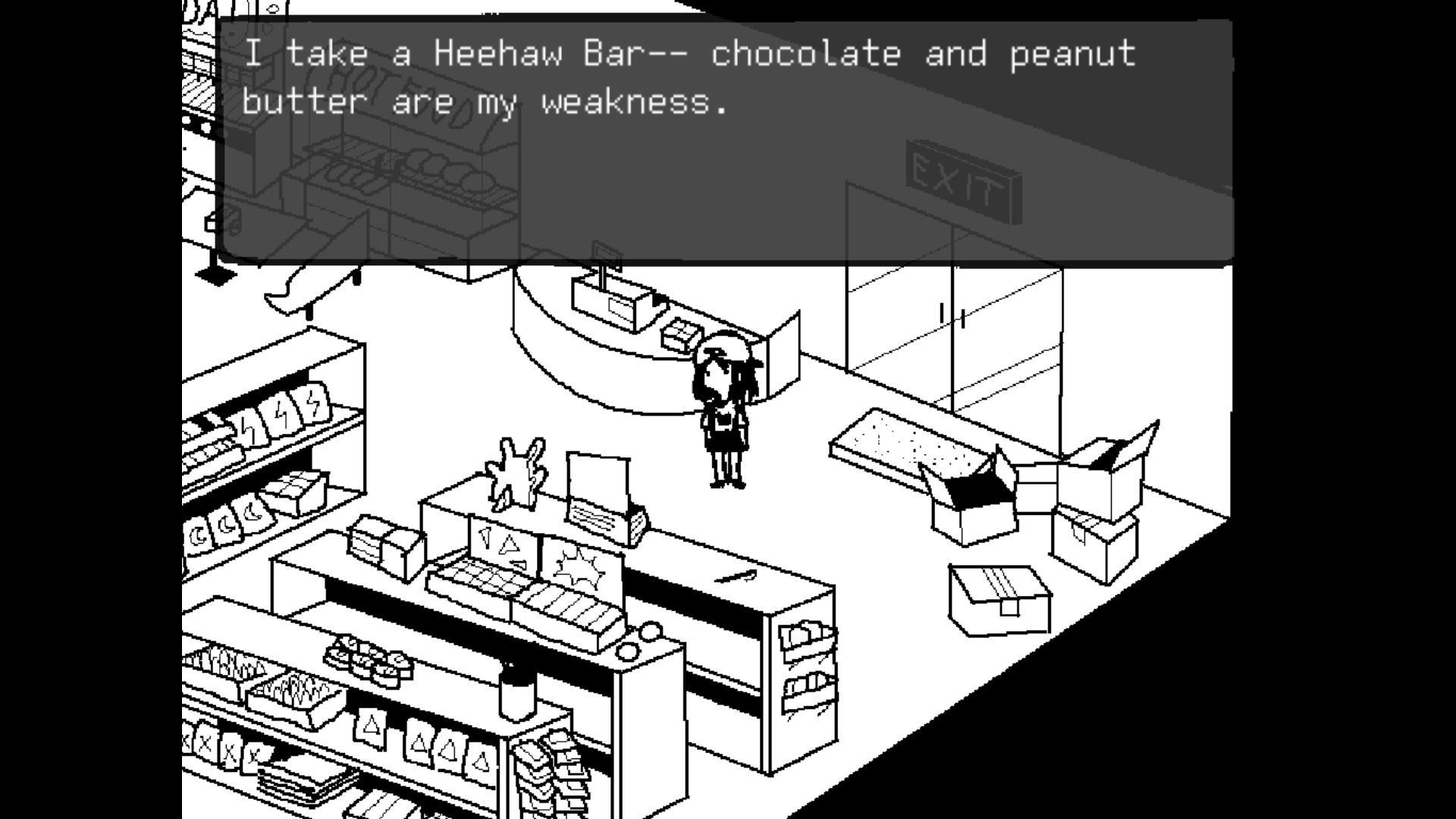The height and width of the screenshot is (819, 1456).
Task: Advance the Heehaw Bar dialogue box
Action: tap(724, 140)
